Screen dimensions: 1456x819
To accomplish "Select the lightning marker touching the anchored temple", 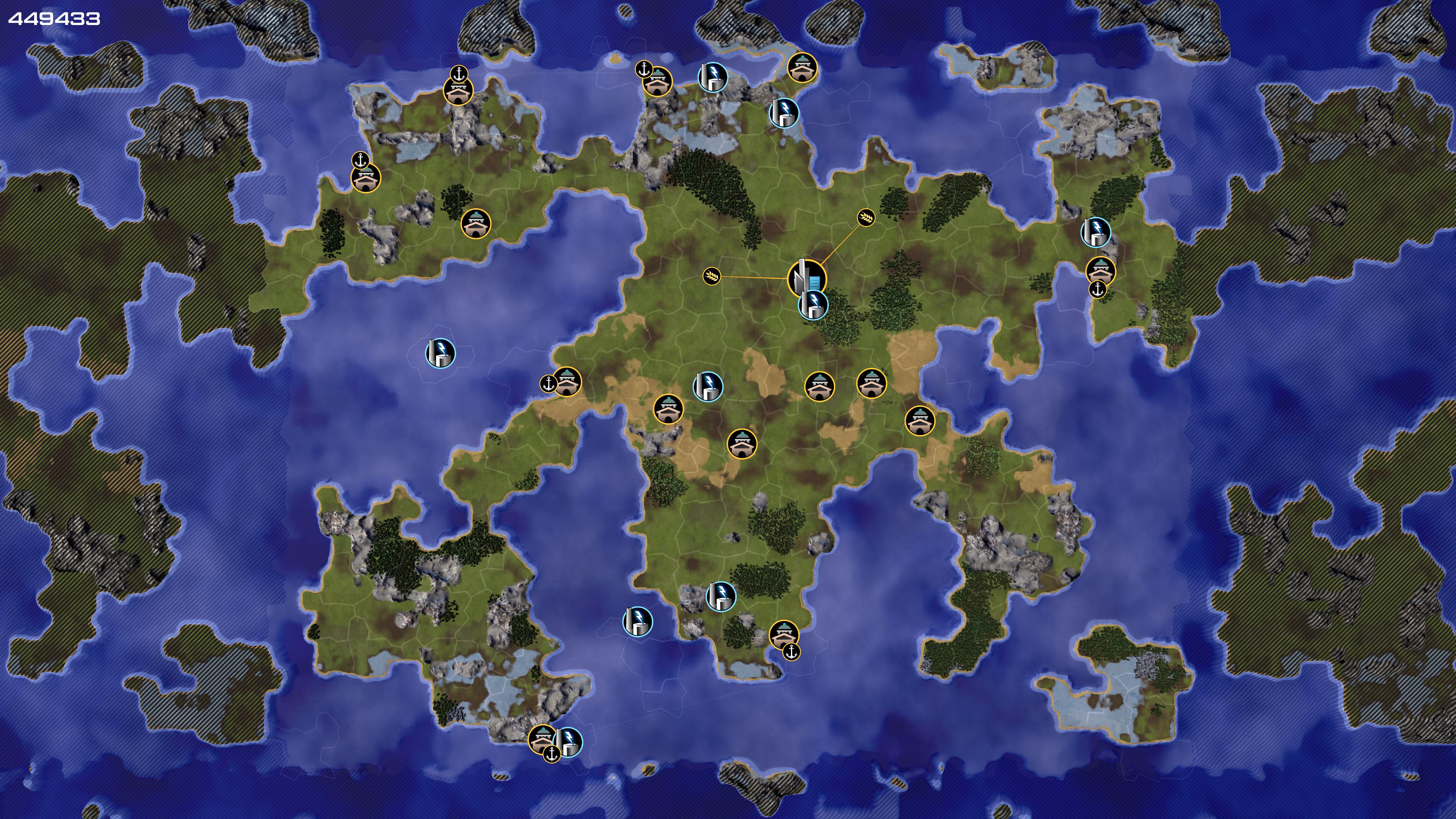I will click(x=568, y=742).
